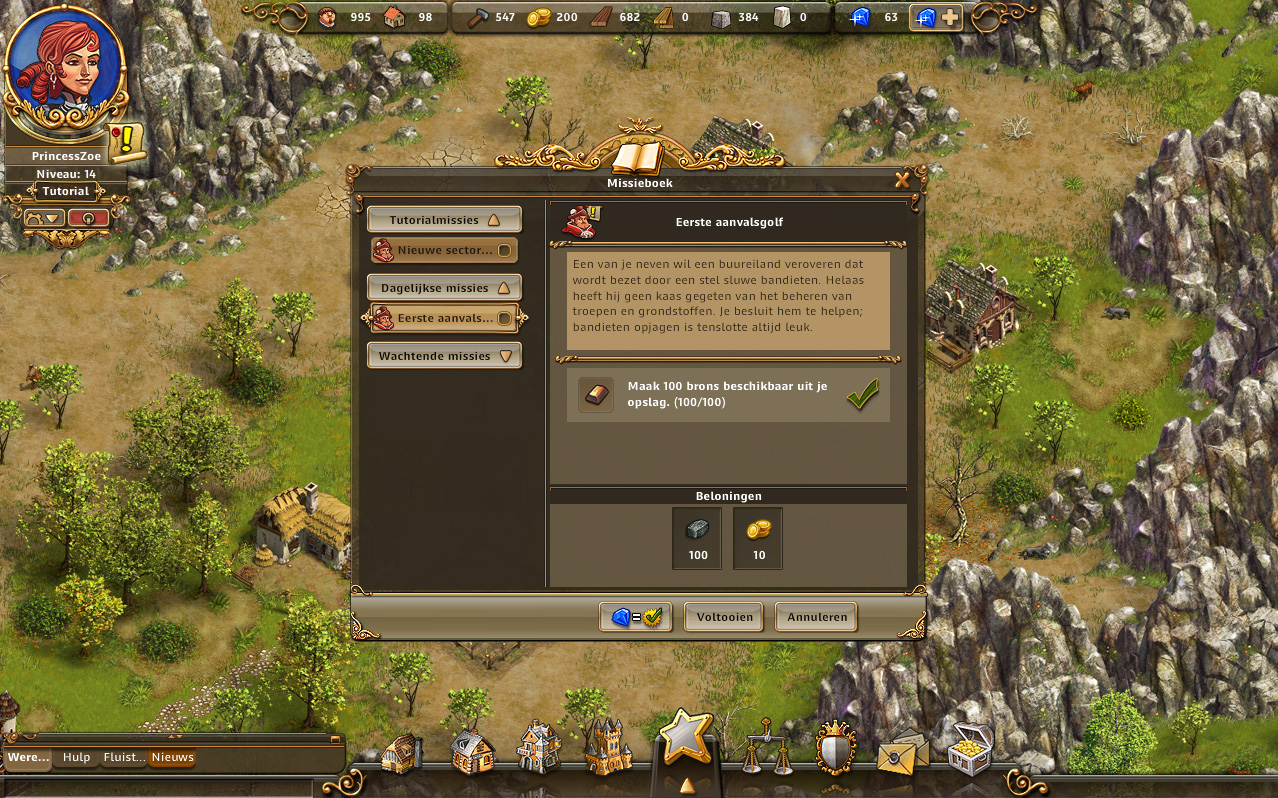Select the Nieuwe sector mission

(444, 250)
